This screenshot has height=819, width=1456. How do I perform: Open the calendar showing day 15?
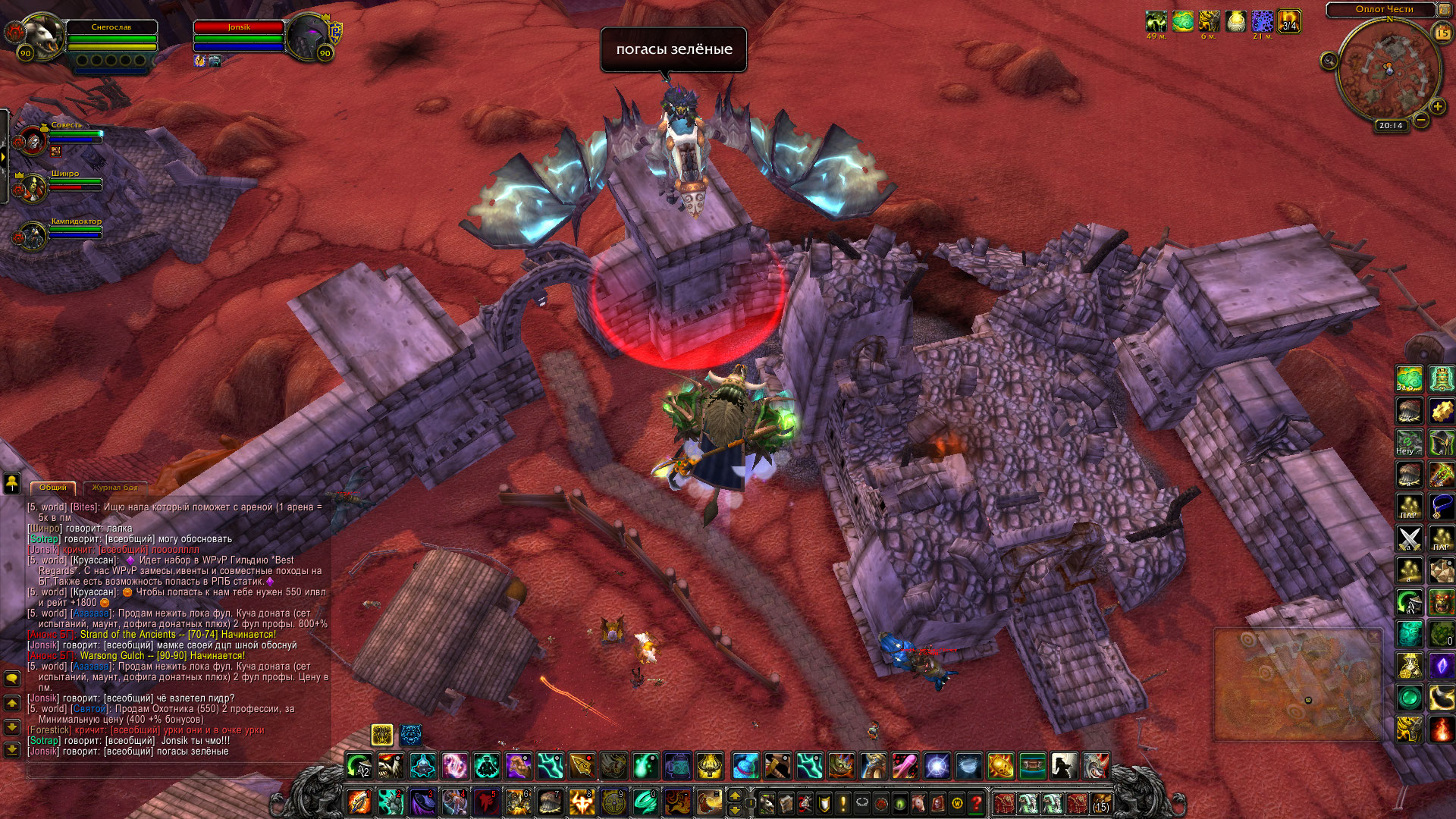1442,33
